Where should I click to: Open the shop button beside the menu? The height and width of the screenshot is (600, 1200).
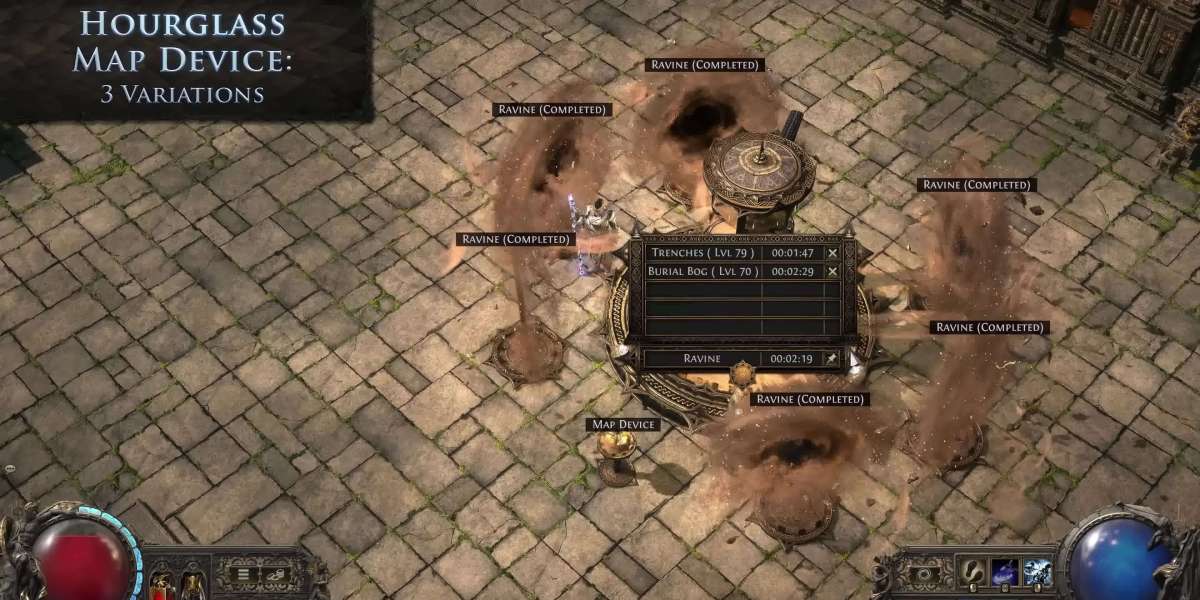pyautogui.click(x=273, y=573)
